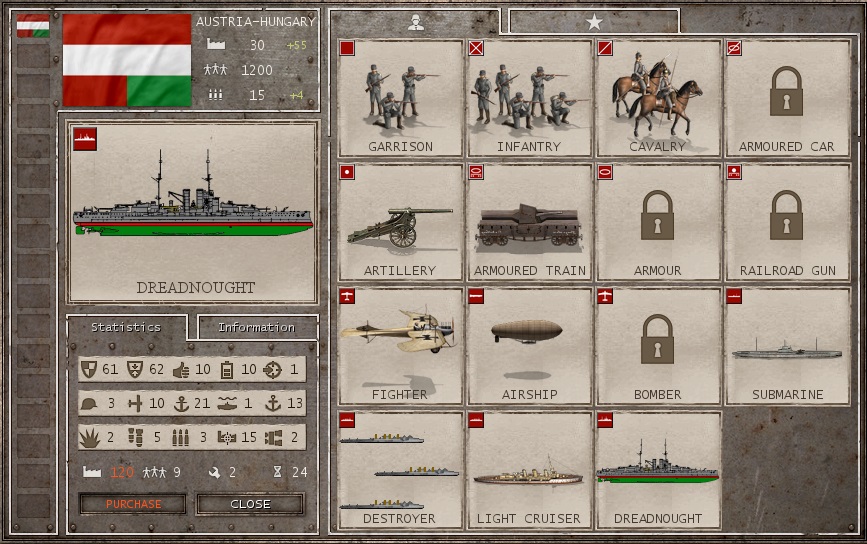Choose the Airship unit card
This screenshot has height=544, width=867.
click(529, 346)
